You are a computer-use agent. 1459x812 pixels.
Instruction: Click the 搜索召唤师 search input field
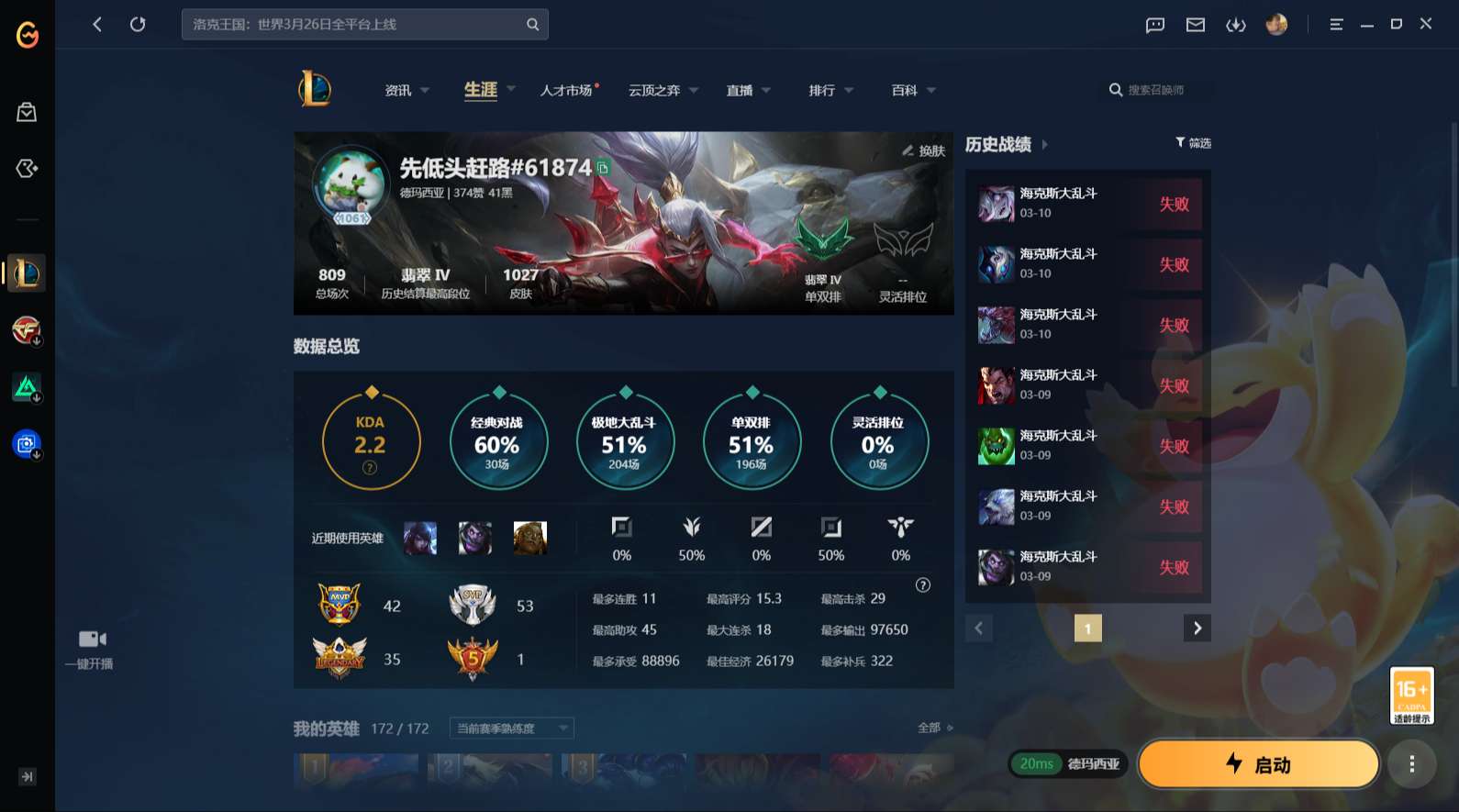[x=1158, y=90]
